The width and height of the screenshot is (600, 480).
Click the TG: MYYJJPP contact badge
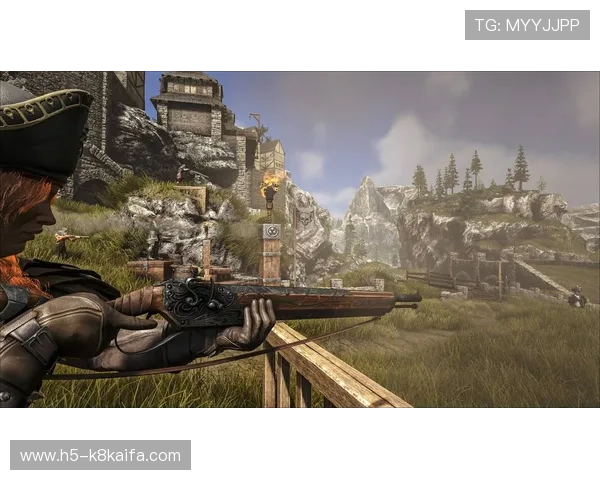527,25
